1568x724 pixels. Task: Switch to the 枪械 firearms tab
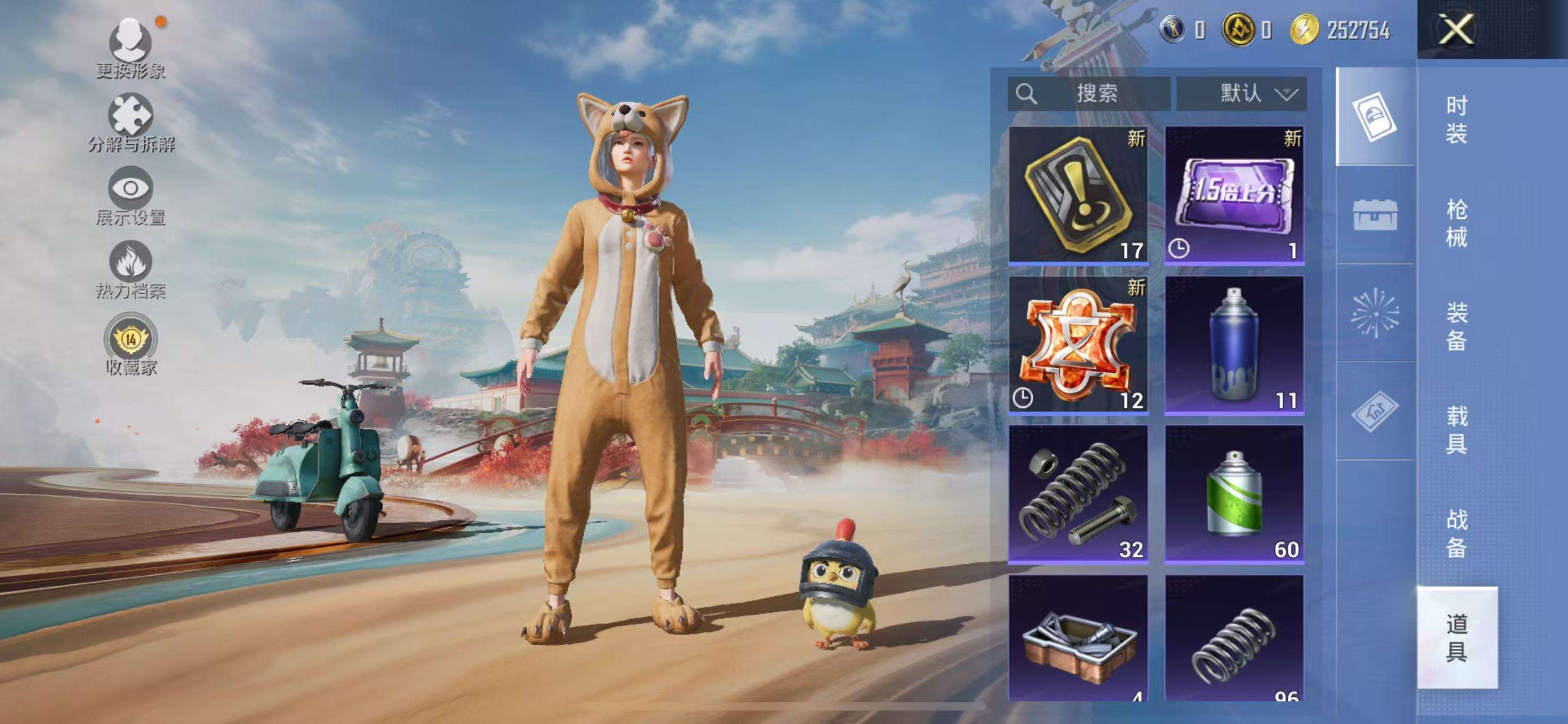coord(1456,223)
